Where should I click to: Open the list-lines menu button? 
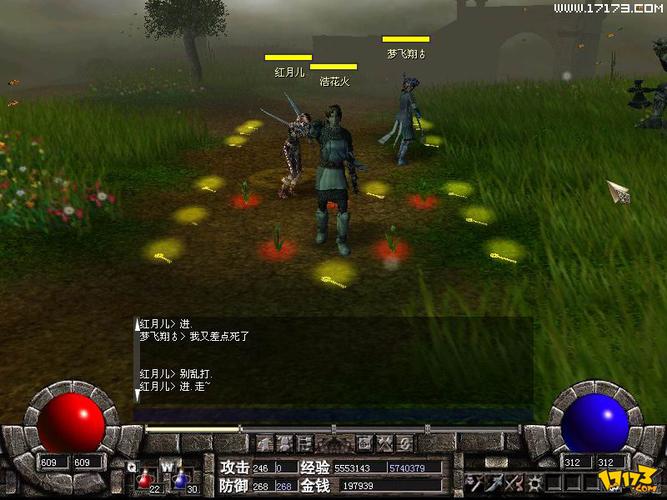[306, 442]
